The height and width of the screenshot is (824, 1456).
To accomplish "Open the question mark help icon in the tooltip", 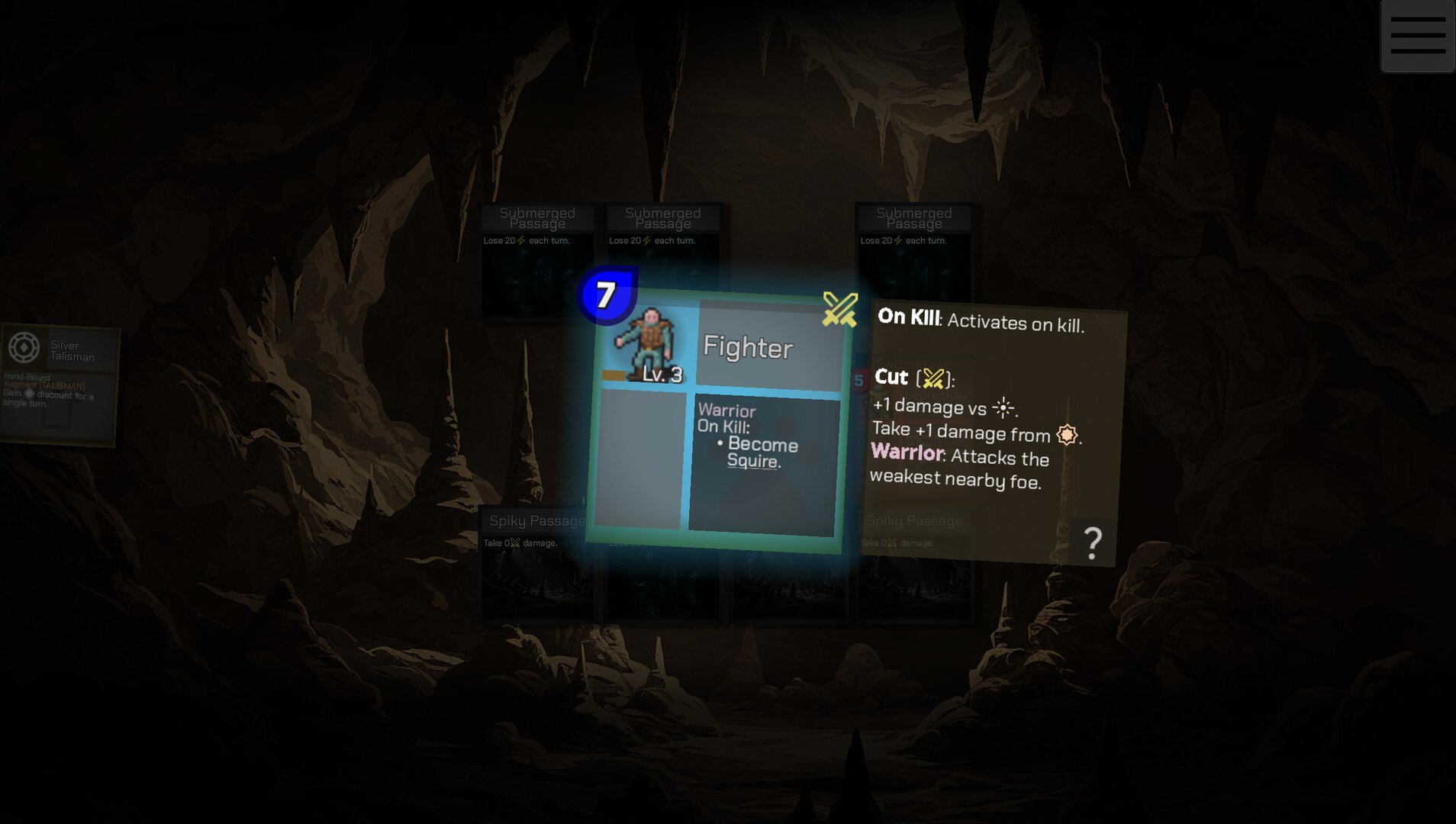I will (1094, 542).
